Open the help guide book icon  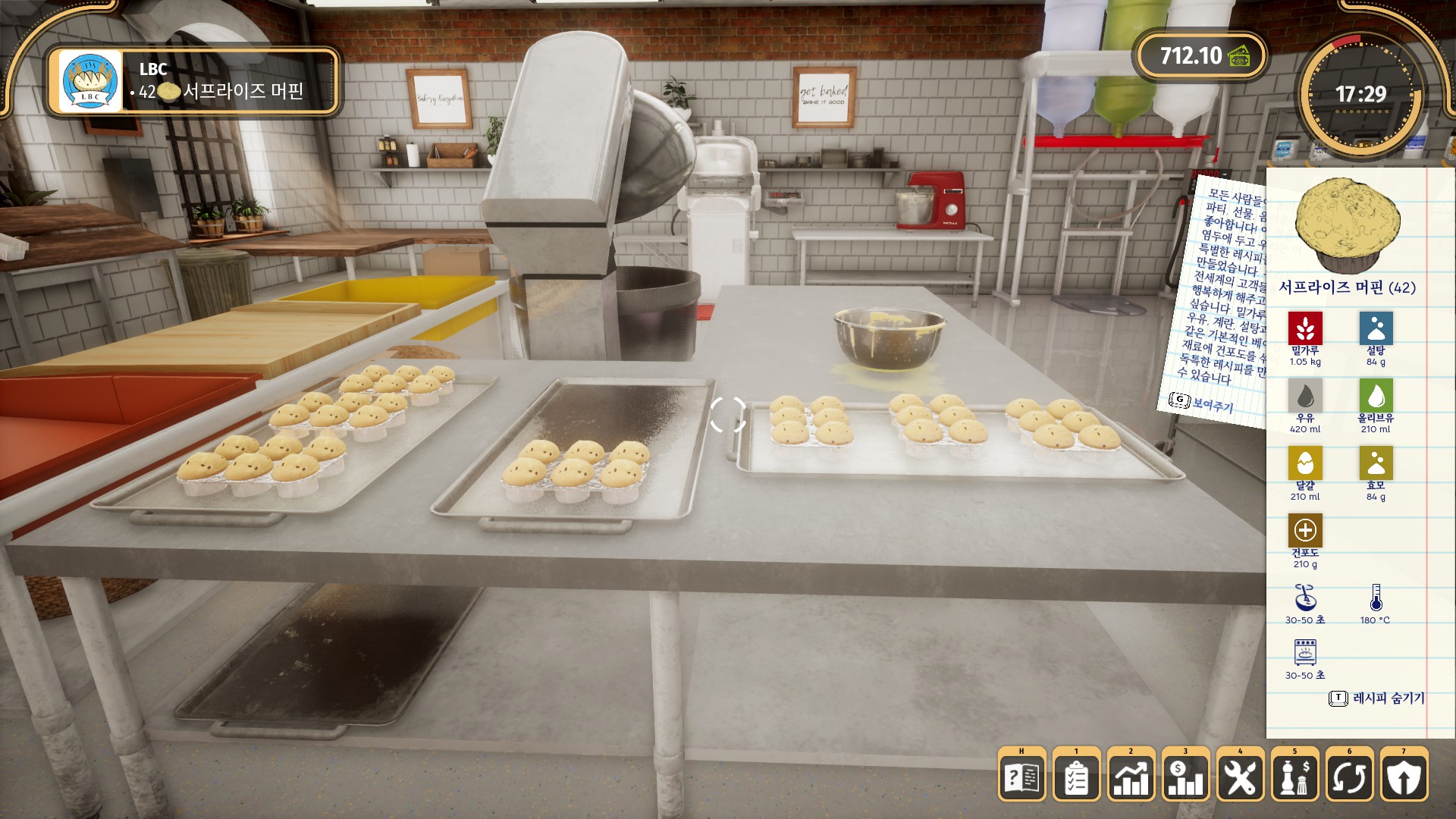coord(1021,776)
